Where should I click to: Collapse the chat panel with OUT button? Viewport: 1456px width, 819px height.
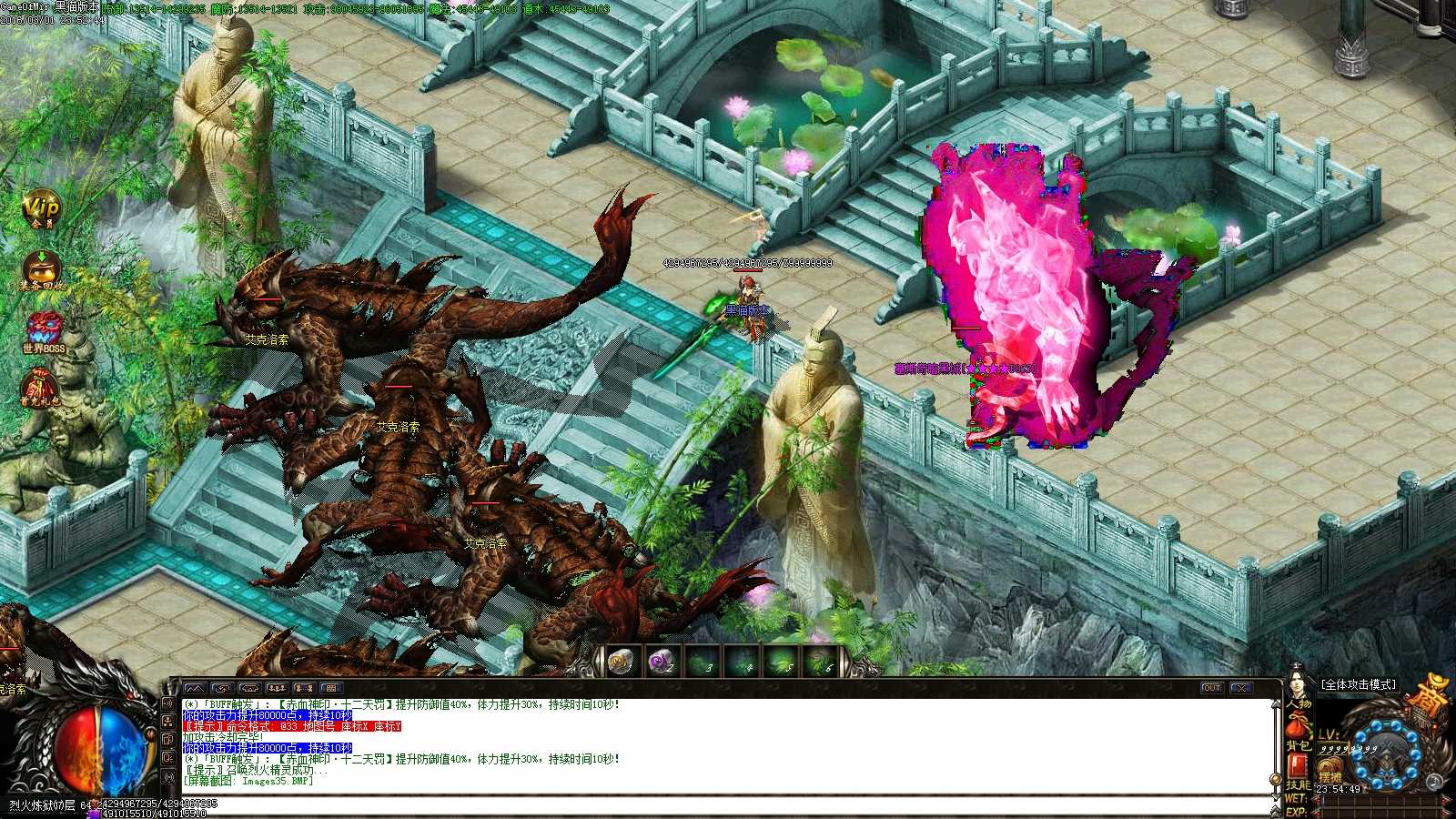click(1211, 688)
